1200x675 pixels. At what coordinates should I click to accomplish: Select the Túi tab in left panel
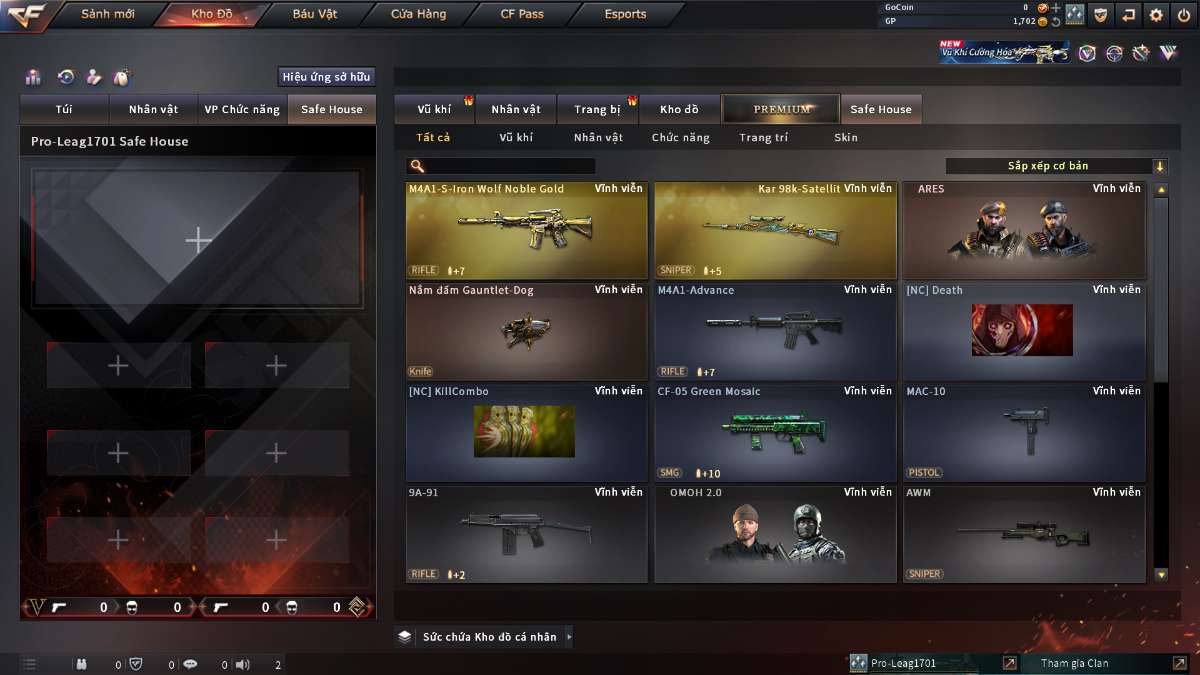[x=64, y=109]
